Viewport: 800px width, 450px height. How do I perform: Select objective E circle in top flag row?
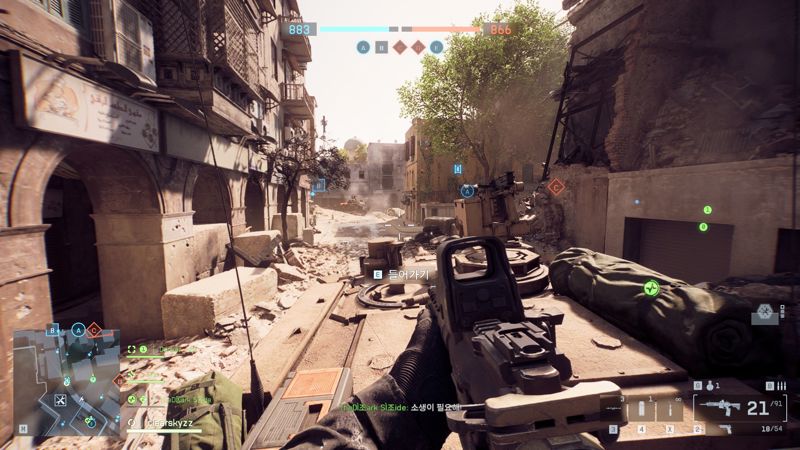[436, 47]
